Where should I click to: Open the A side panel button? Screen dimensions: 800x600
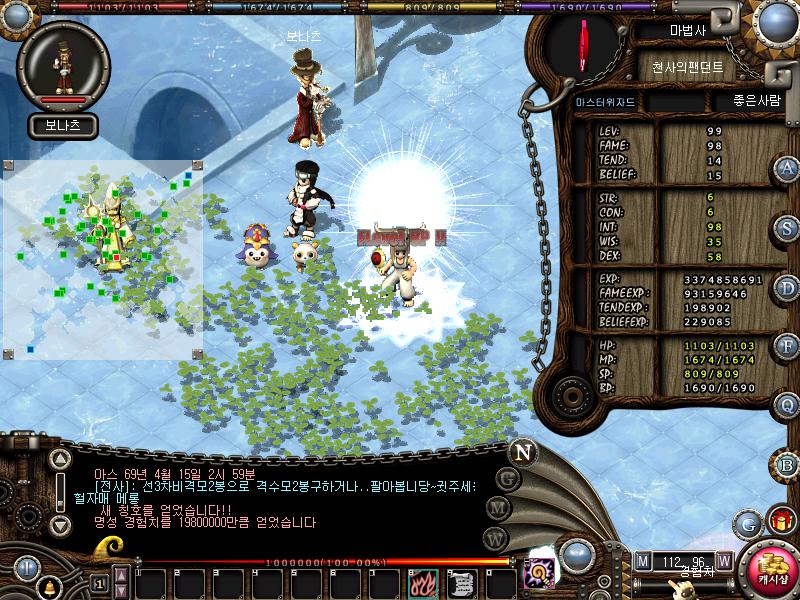(786, 168)
